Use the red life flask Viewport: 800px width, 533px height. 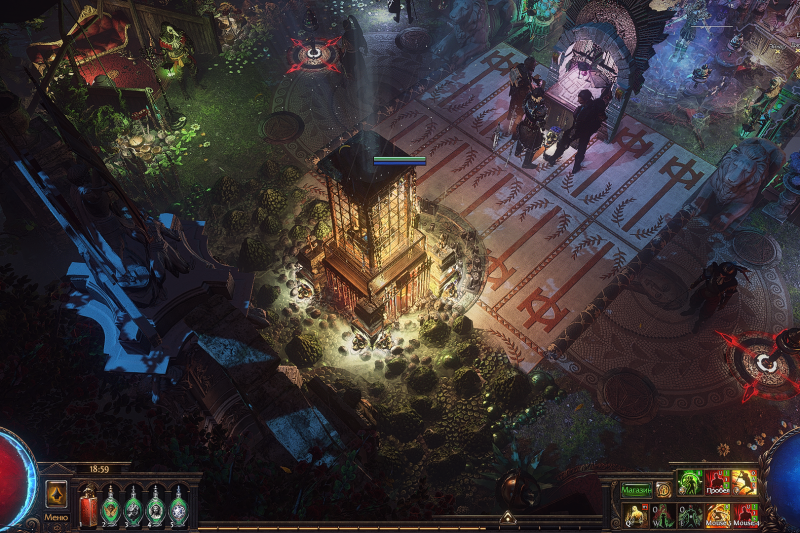[88, 505]
